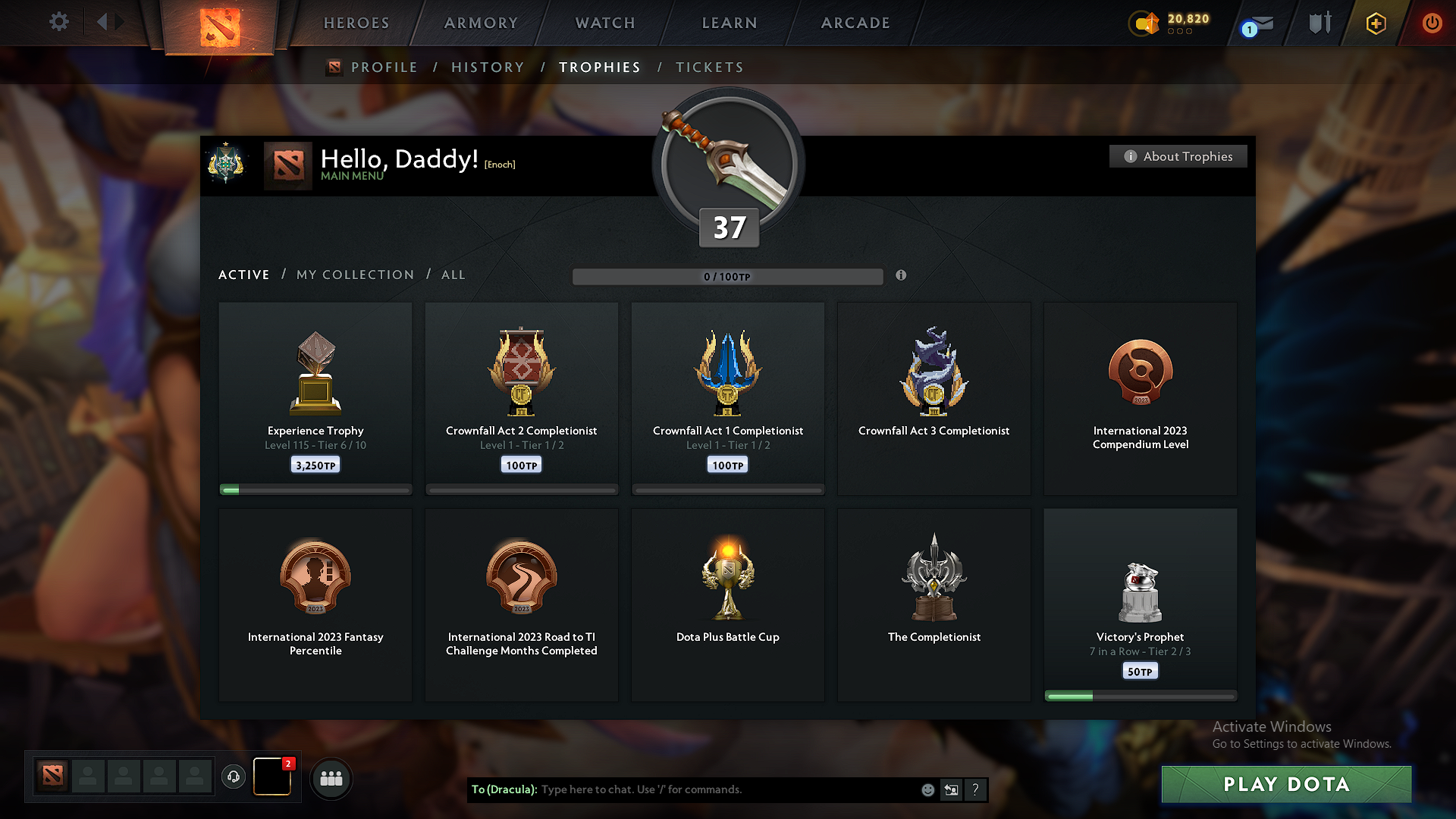
Task: Switch to the TICKETS tab
Action: click(x=709, y=67)
